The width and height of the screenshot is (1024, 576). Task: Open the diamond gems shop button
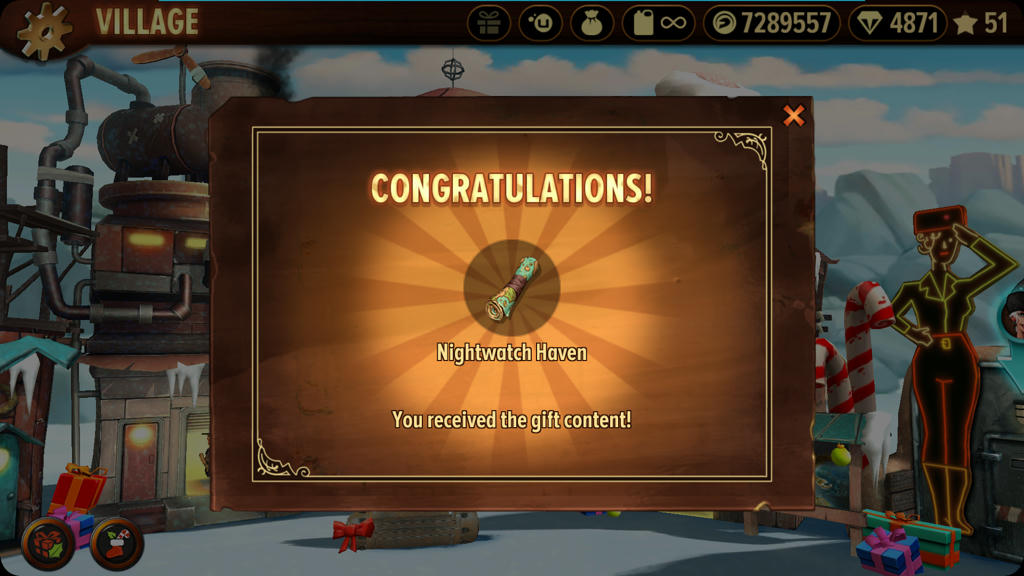[897, 23]
